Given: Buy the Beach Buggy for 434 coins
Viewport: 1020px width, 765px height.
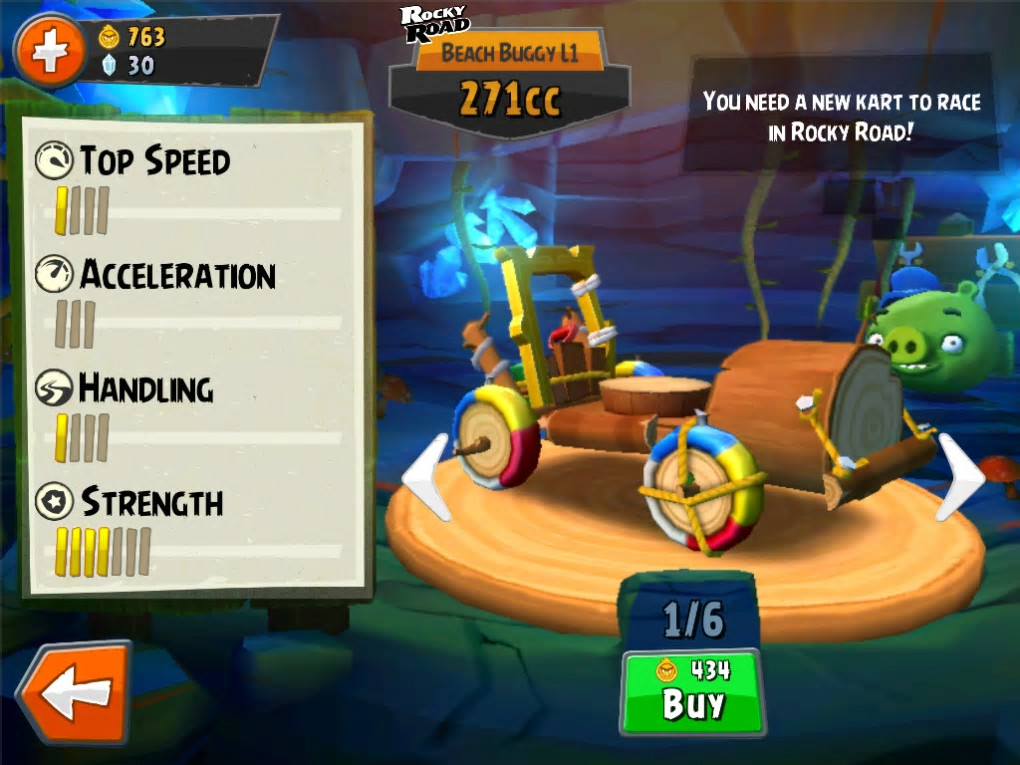Looking at the screenshot, I should tap(692, 692).
